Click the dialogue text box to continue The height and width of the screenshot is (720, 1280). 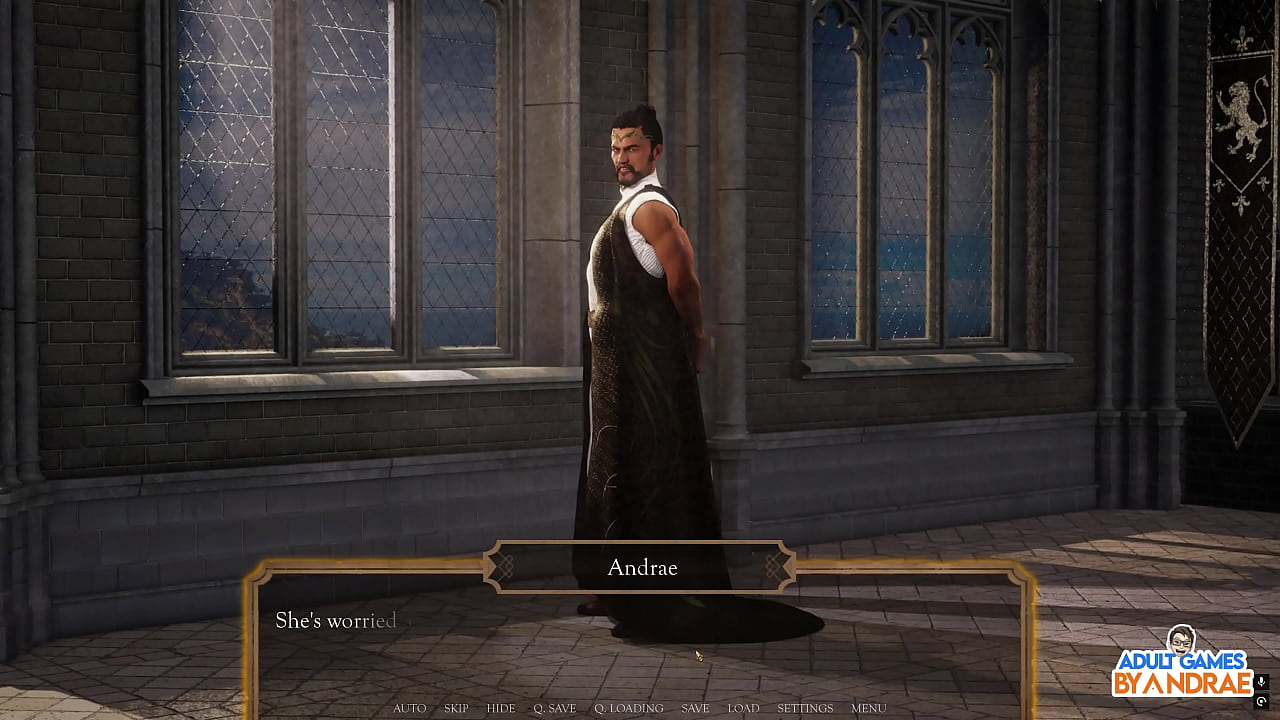point(640,640)
